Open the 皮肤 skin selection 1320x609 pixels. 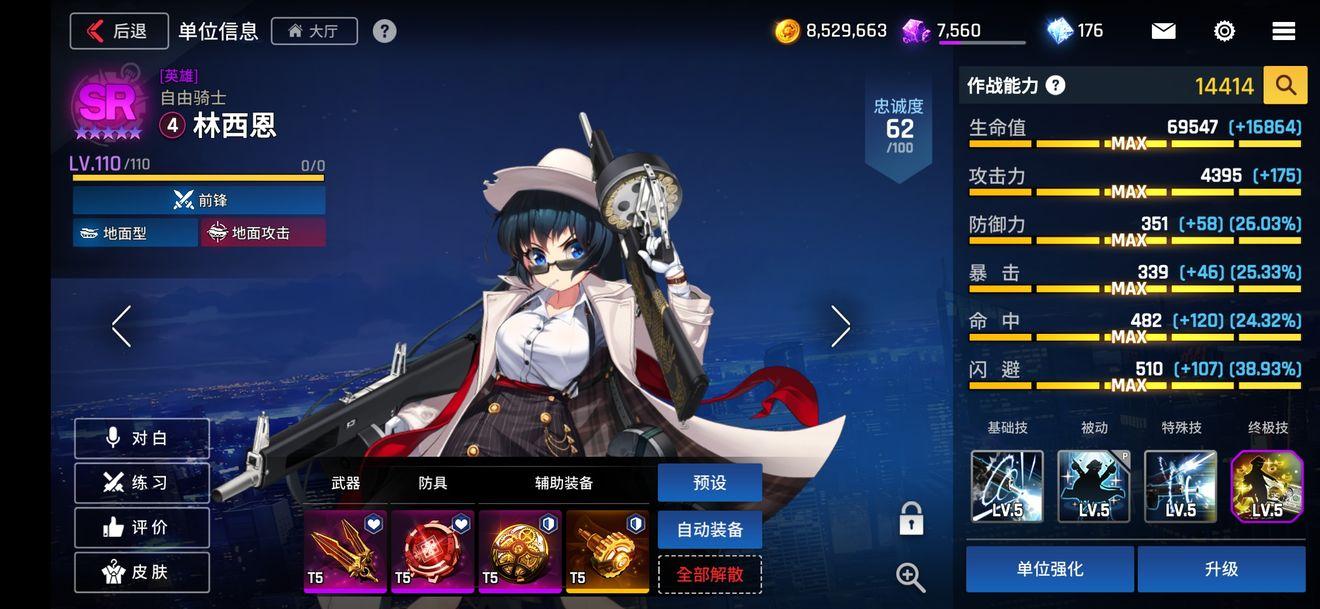(x=142, y=572)
